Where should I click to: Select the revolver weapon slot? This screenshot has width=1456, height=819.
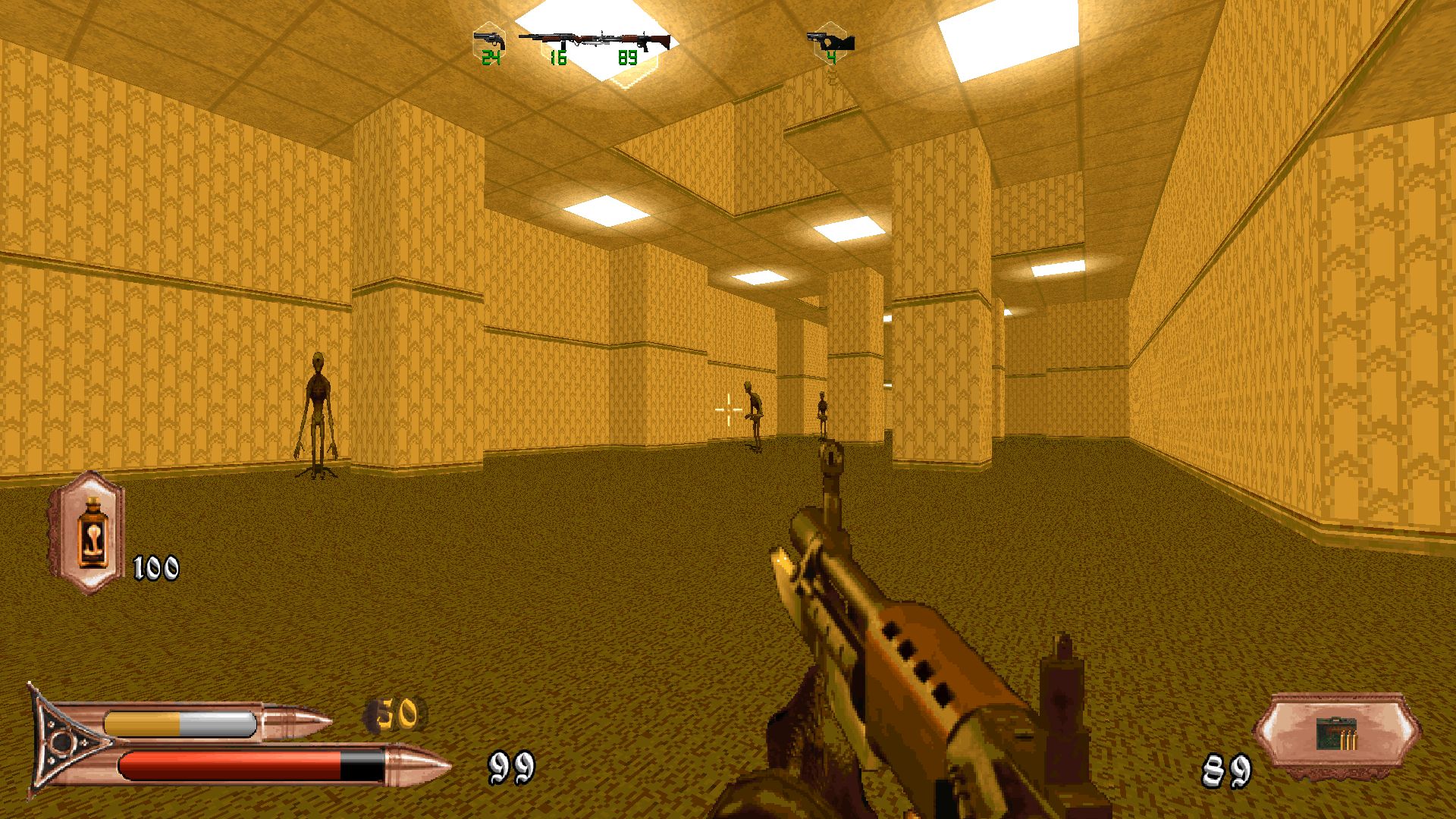coord(489,40)
